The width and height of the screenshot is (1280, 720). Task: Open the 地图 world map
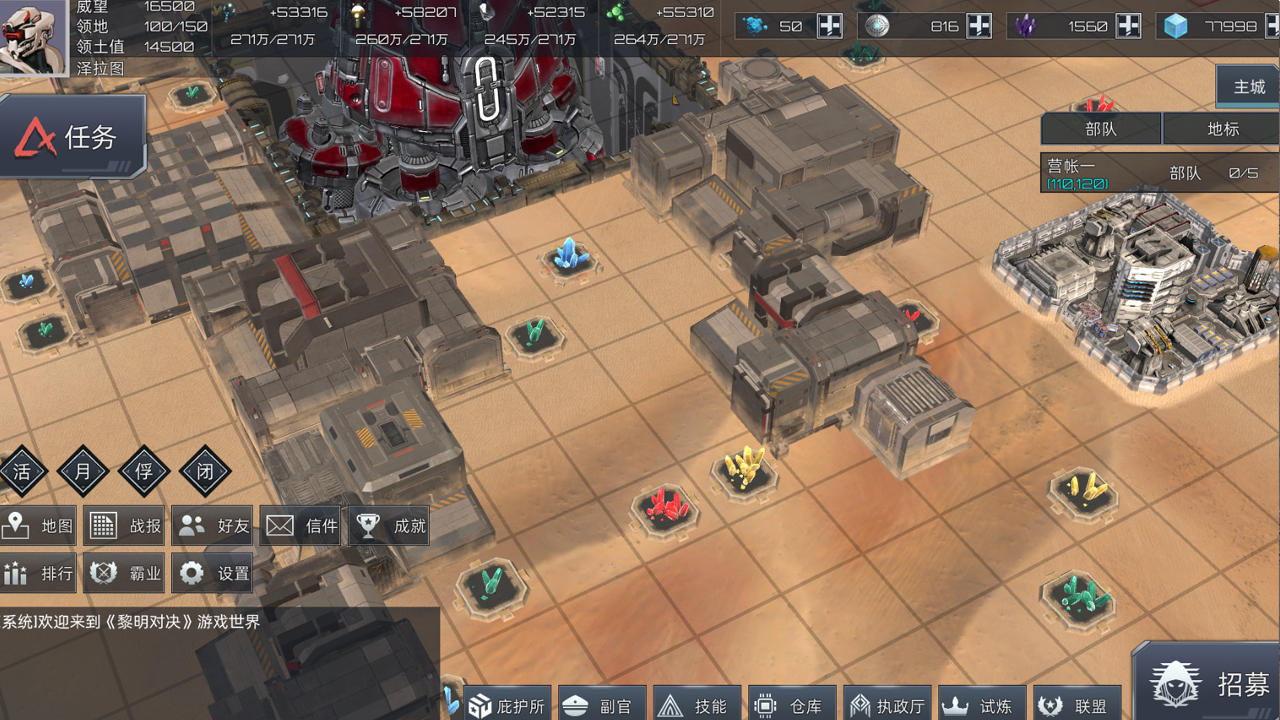coord(40,526)
